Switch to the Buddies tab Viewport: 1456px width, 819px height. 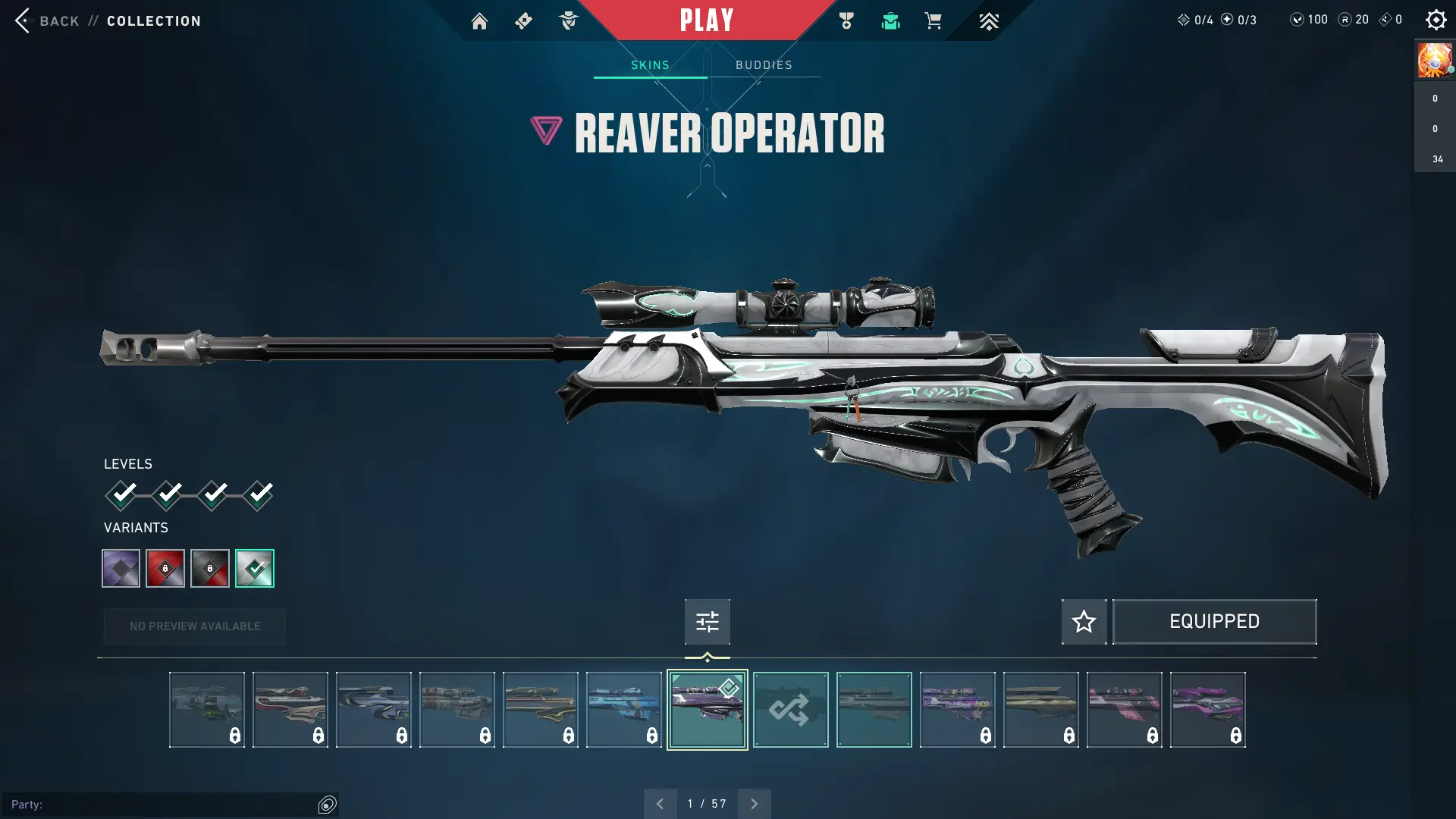pos(764,65)
